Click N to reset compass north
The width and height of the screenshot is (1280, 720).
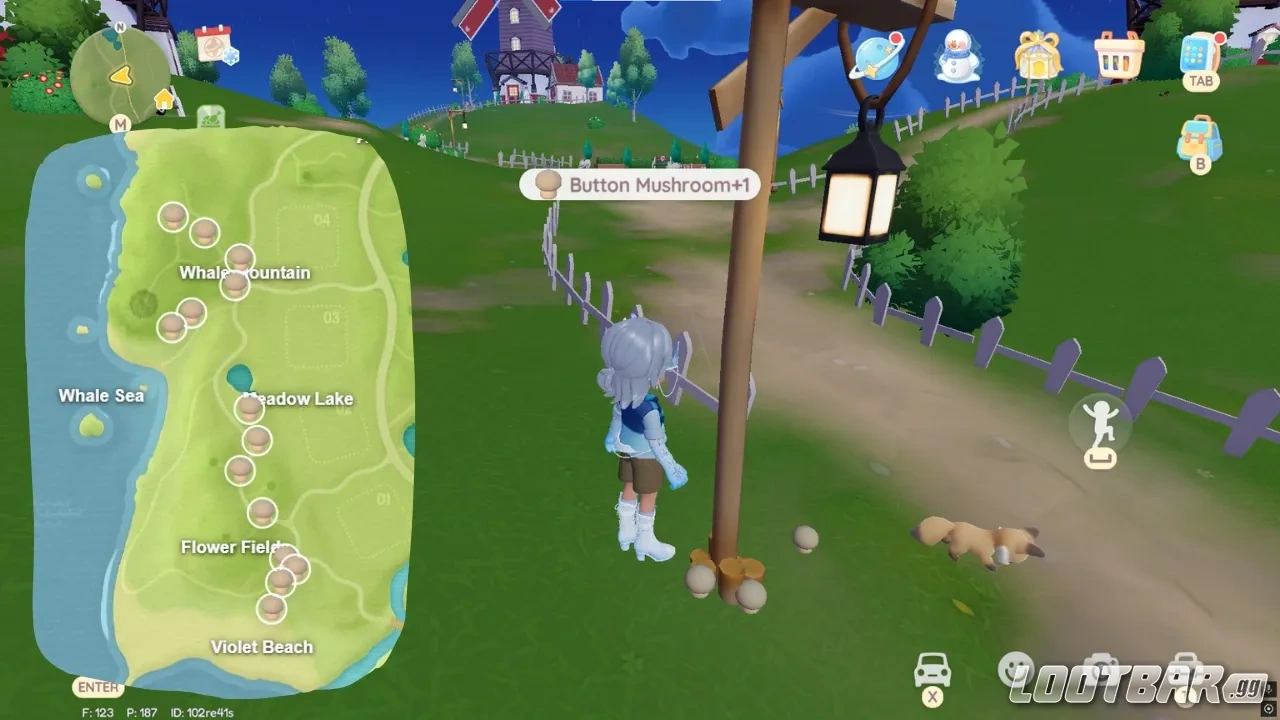coord(119,27)
